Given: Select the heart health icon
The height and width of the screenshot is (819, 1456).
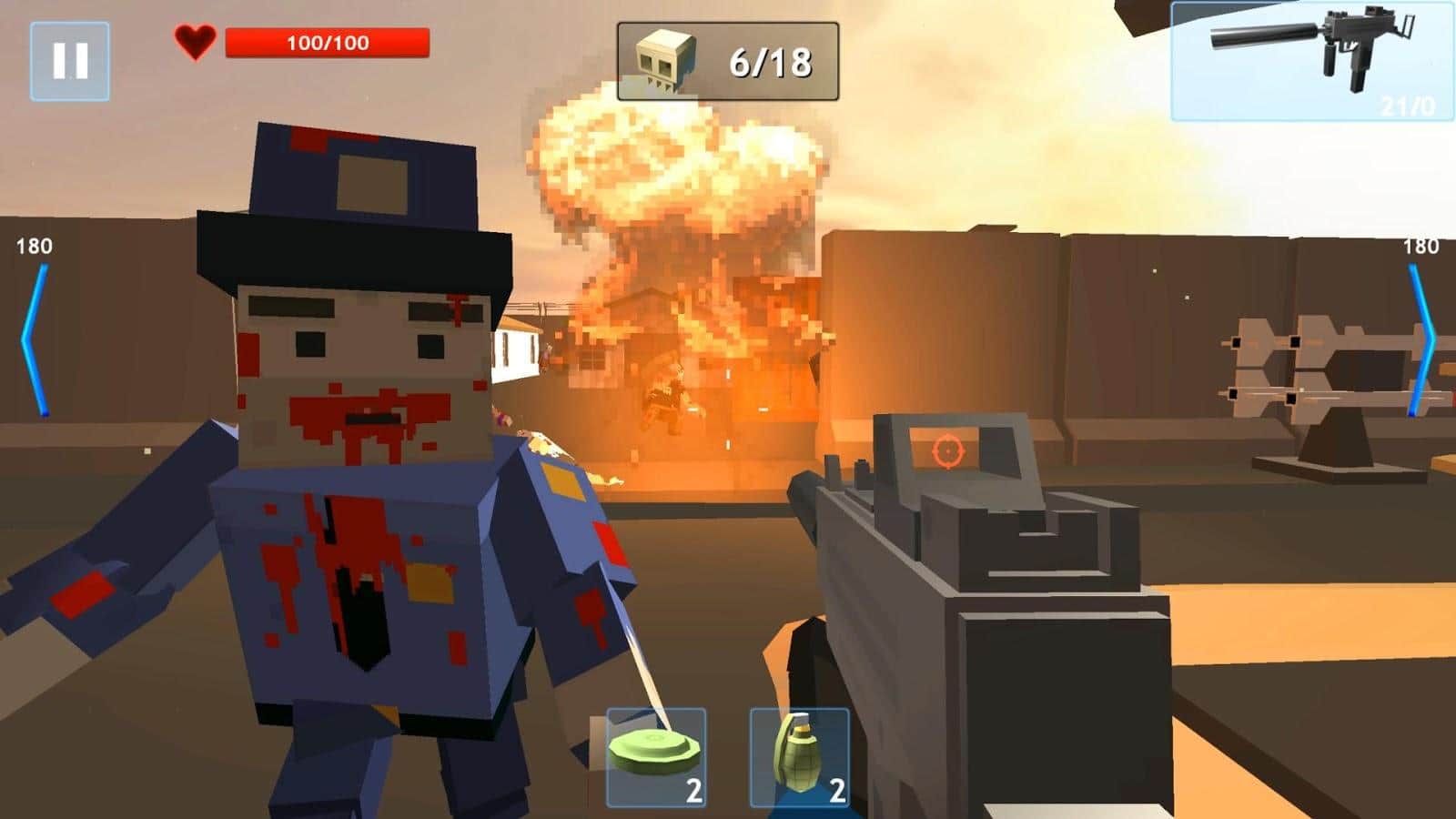Looking at the screenshot, I should click(195, 40).
